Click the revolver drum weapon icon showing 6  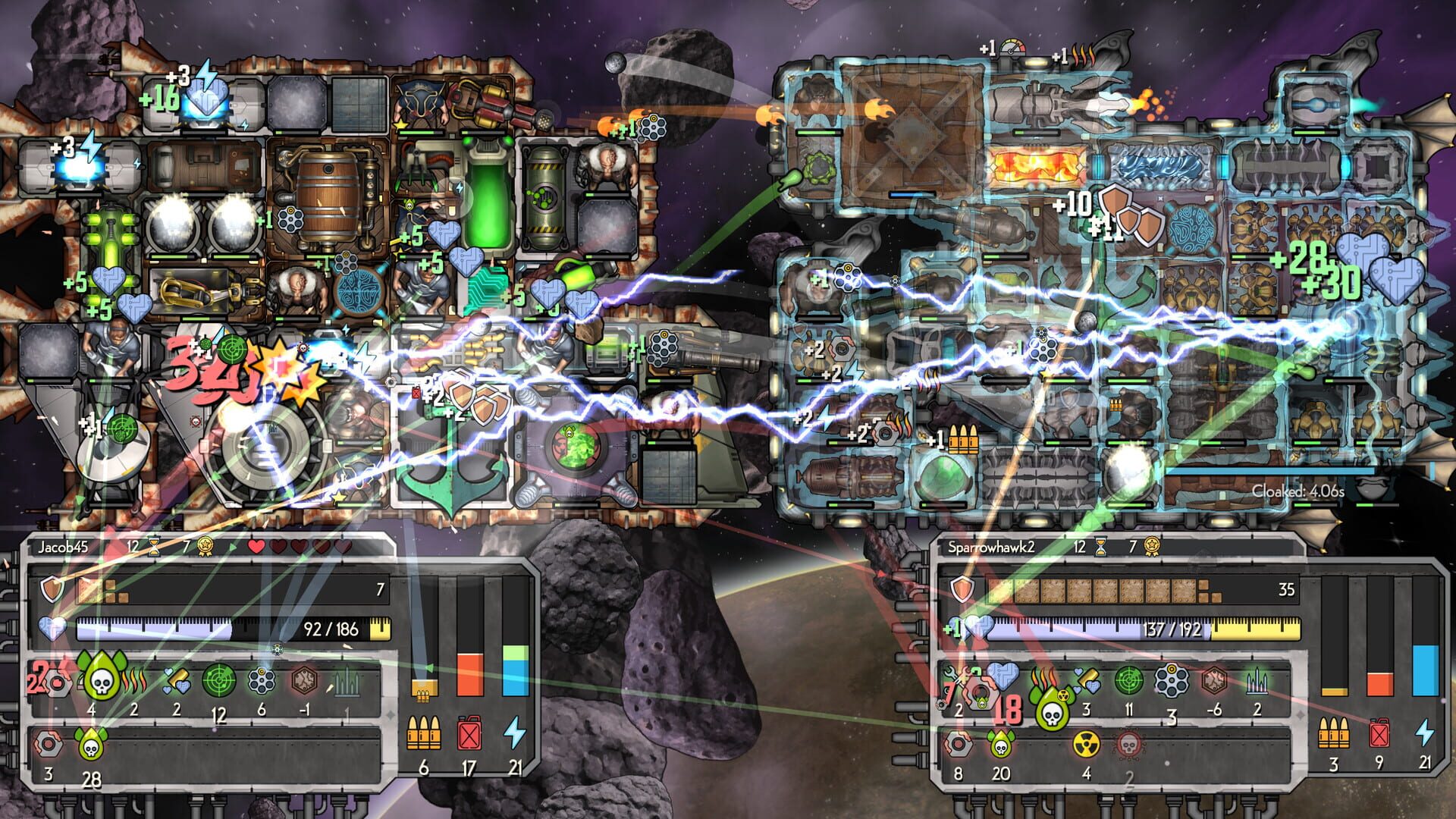(260, 681)
